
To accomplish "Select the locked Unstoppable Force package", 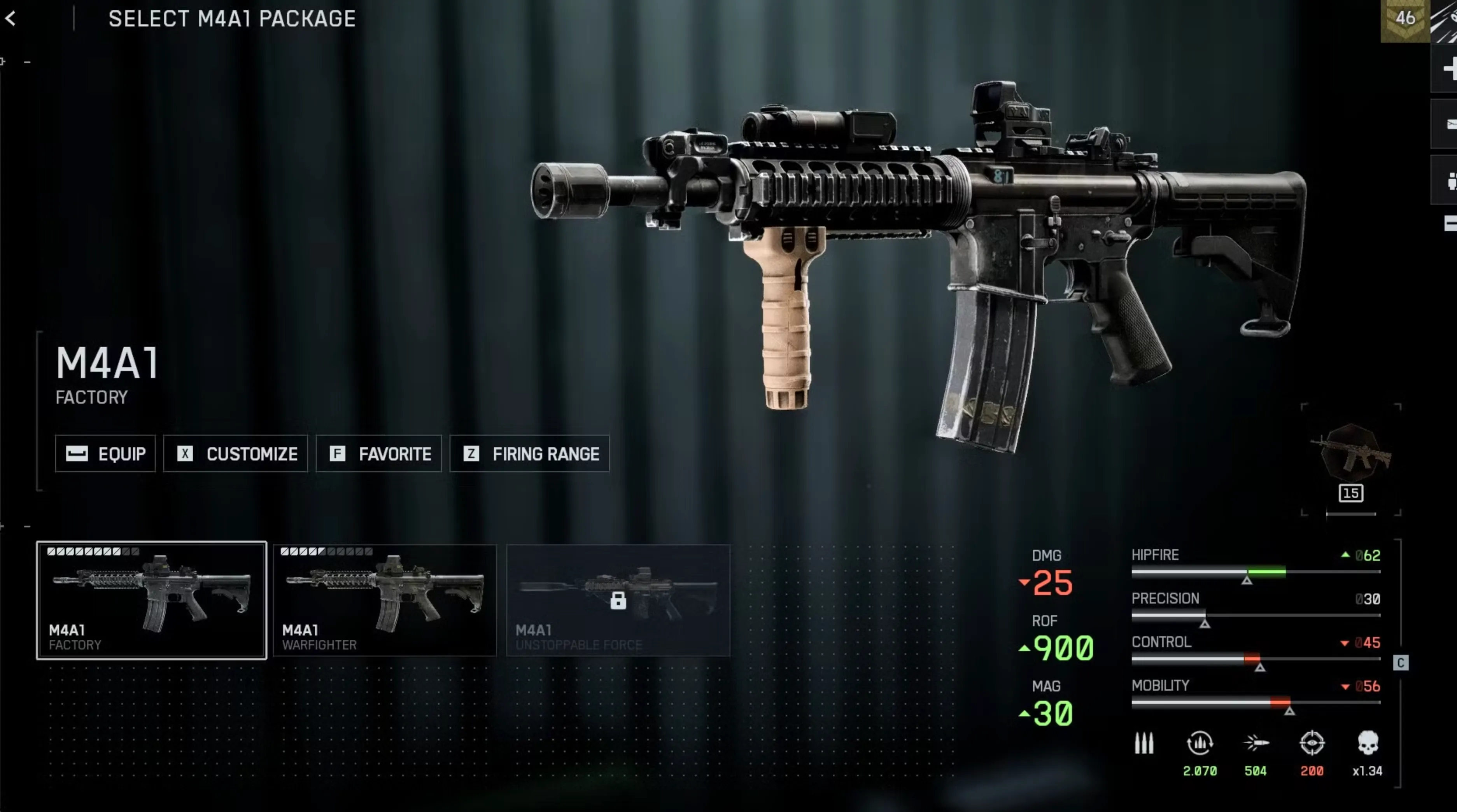I will click(618, 600).
